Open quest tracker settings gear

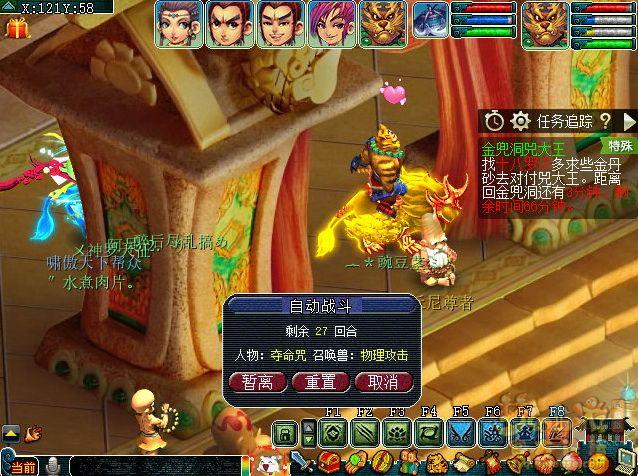pyautogui.click(x=519, y=121)
